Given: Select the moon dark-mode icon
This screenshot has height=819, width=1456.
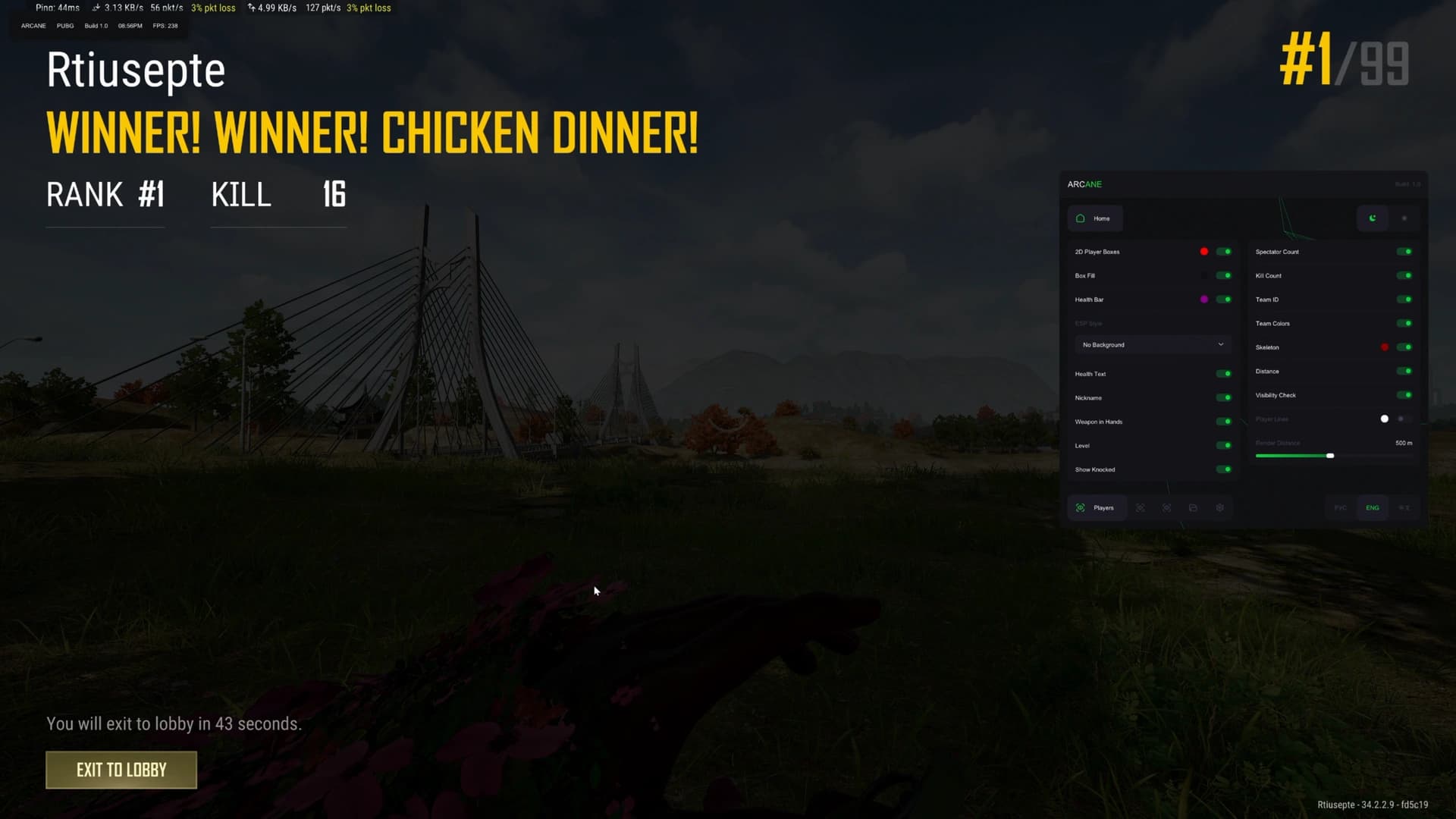Looking at the screenshot, I should 1373,218.
